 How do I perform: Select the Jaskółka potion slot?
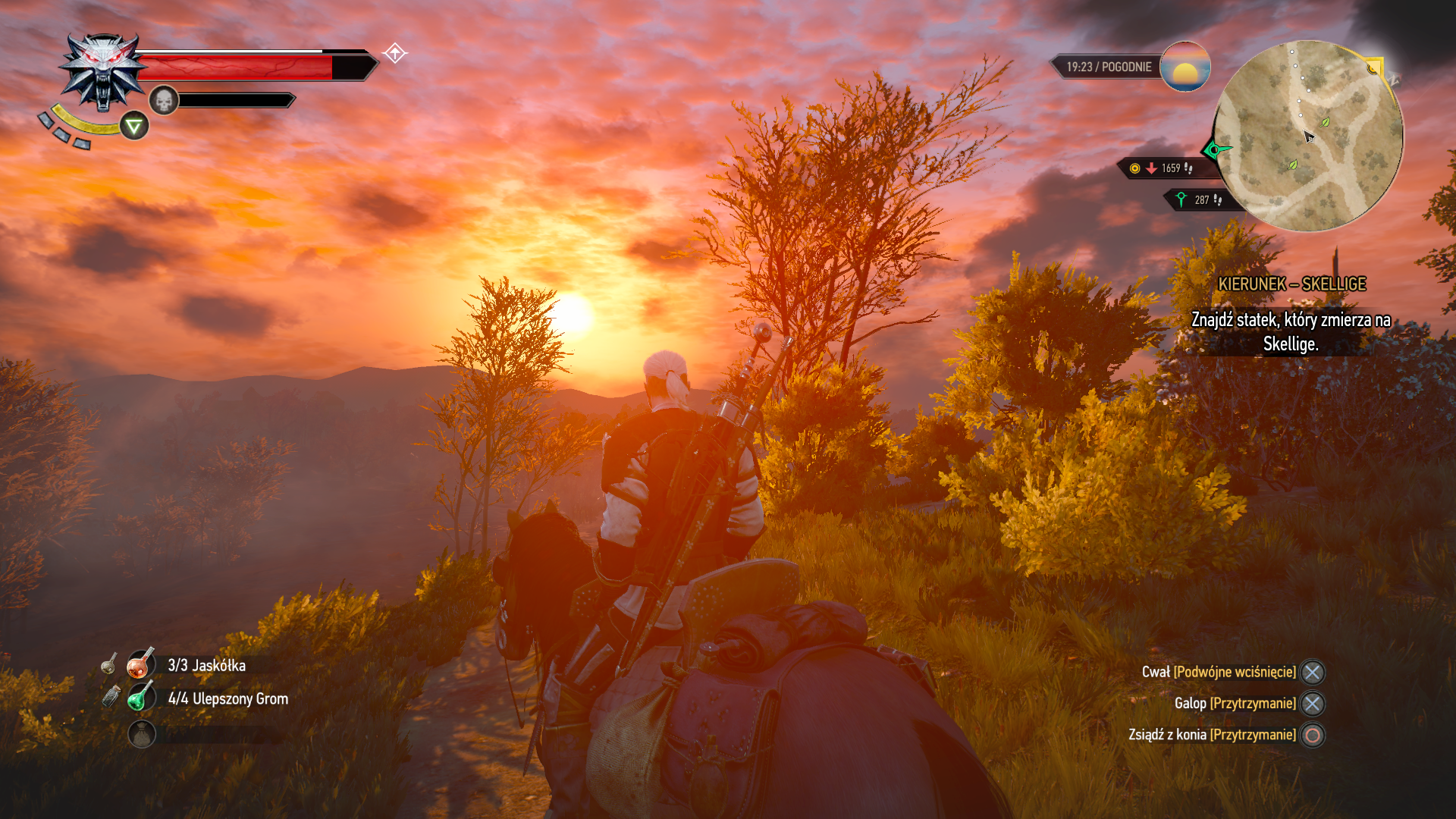point(141,665)
